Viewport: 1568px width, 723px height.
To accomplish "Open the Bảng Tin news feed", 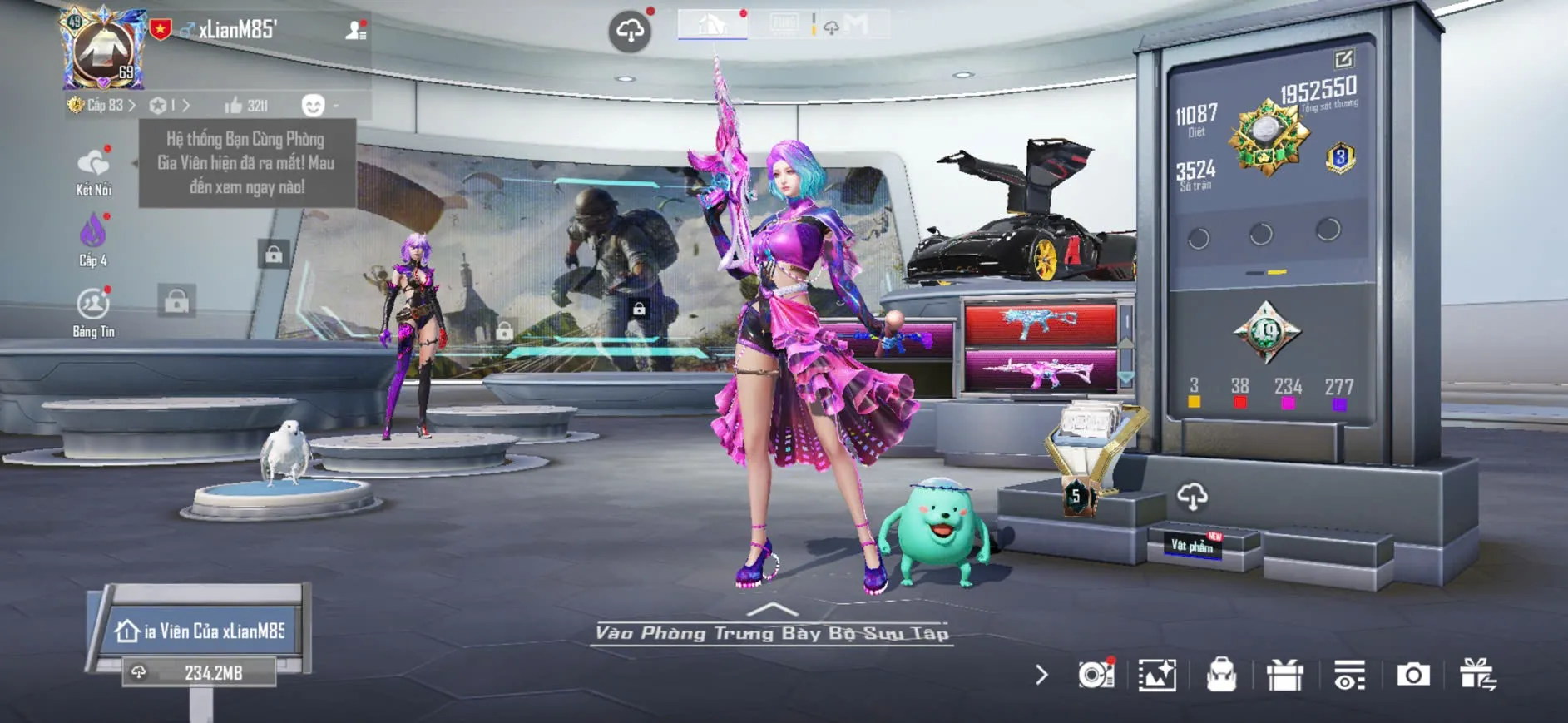I will click(x=93, y=311).
